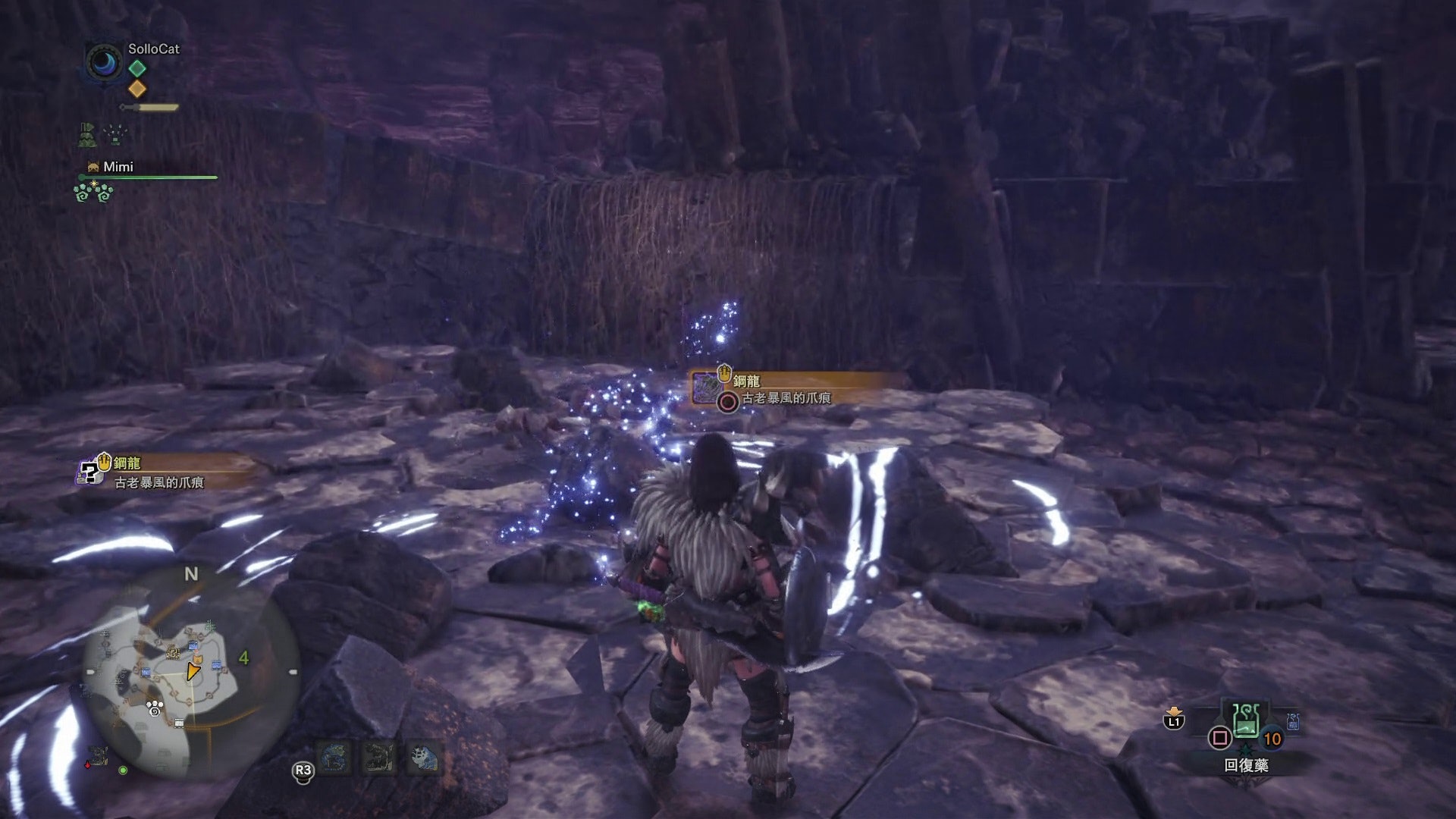Click the crescent moon time-of-day emblem
The height and width of the screenshot is (819, 1456).
point(104,63)
